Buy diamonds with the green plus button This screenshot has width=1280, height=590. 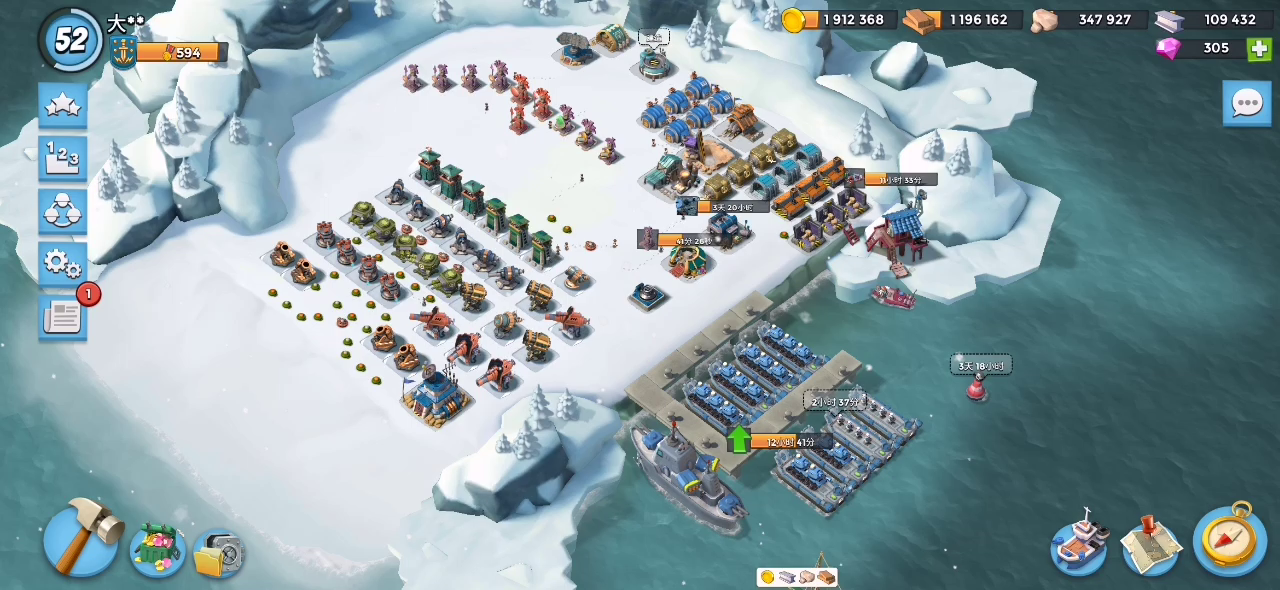(1259, 48)
